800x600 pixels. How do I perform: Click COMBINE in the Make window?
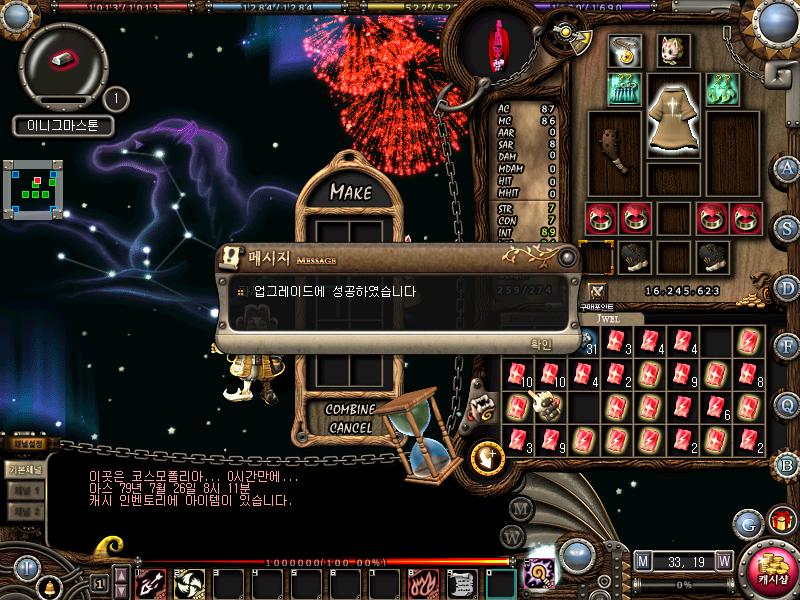click(349, 410)
